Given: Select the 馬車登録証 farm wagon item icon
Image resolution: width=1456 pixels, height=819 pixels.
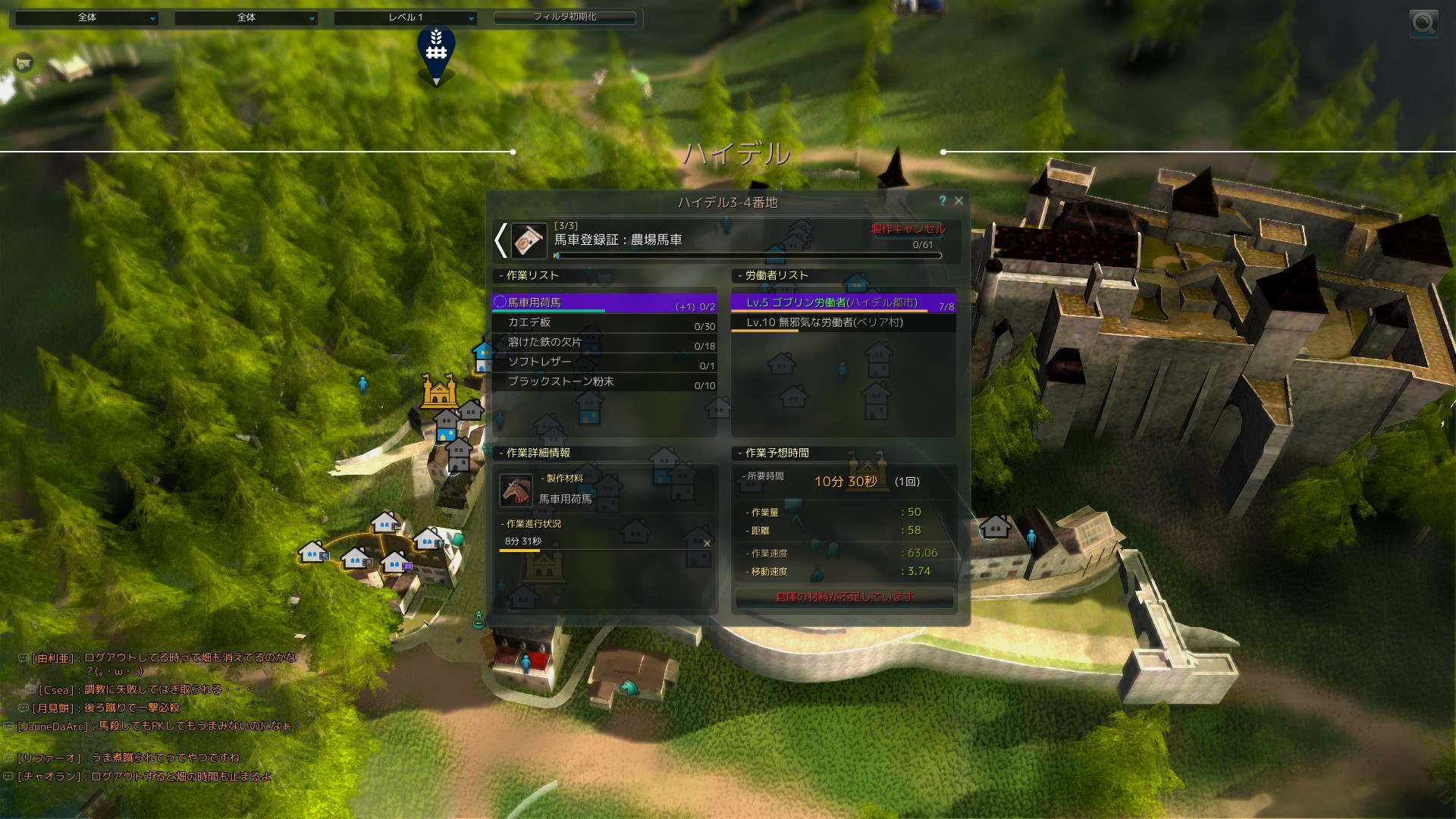Looking at the screenshot, I should click(x=529, y=241).
